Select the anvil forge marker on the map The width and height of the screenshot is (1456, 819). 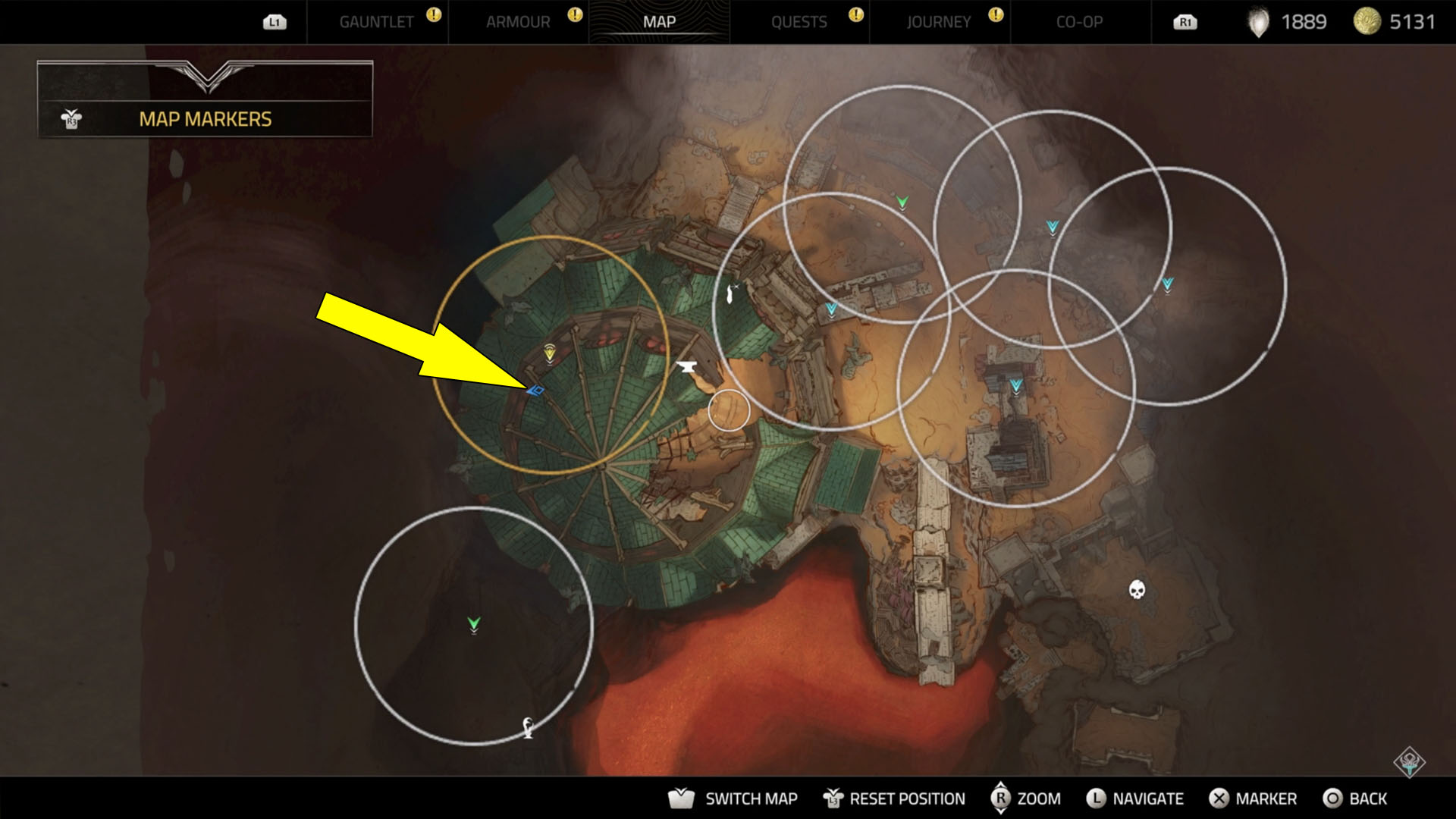click(687, 365)
